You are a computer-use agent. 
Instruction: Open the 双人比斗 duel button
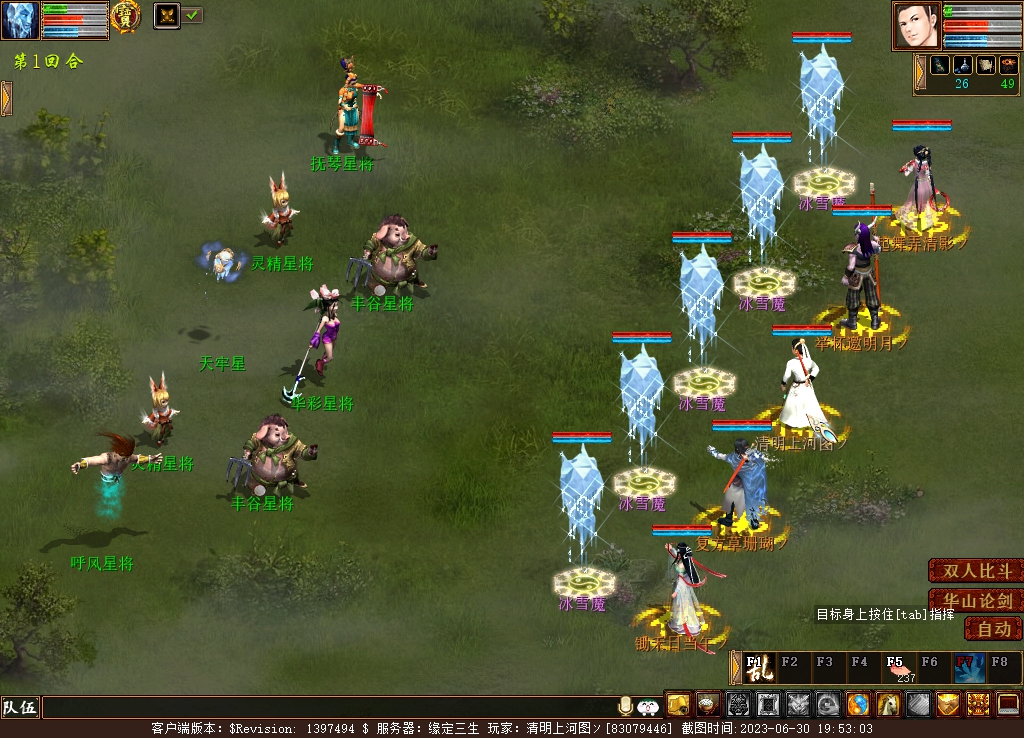[x=975, y=571]
